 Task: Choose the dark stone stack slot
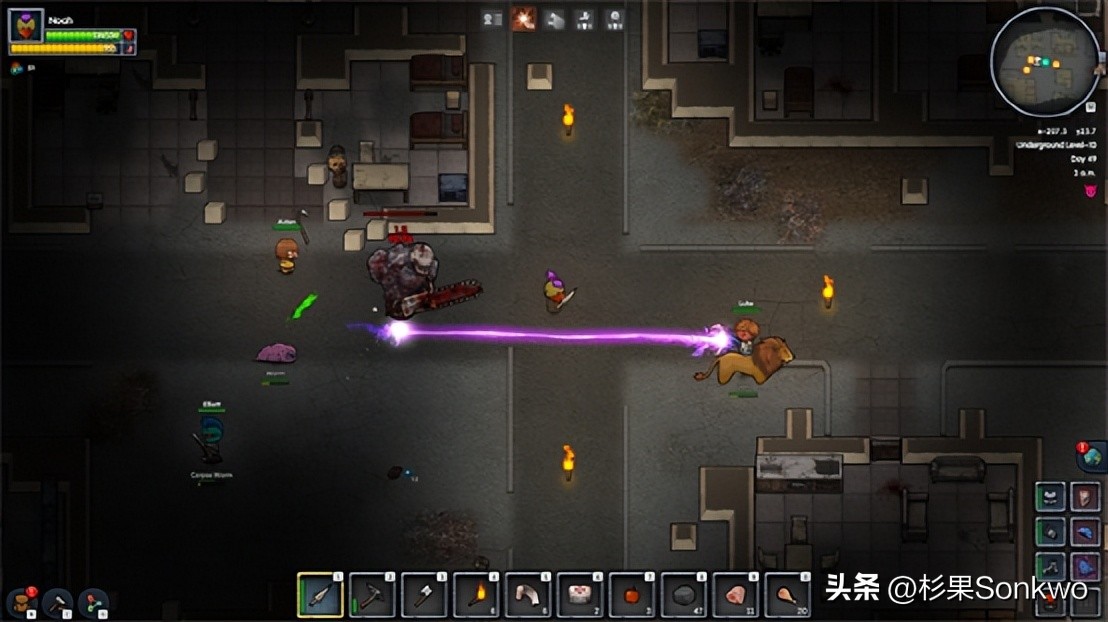(x=685, y=595)
